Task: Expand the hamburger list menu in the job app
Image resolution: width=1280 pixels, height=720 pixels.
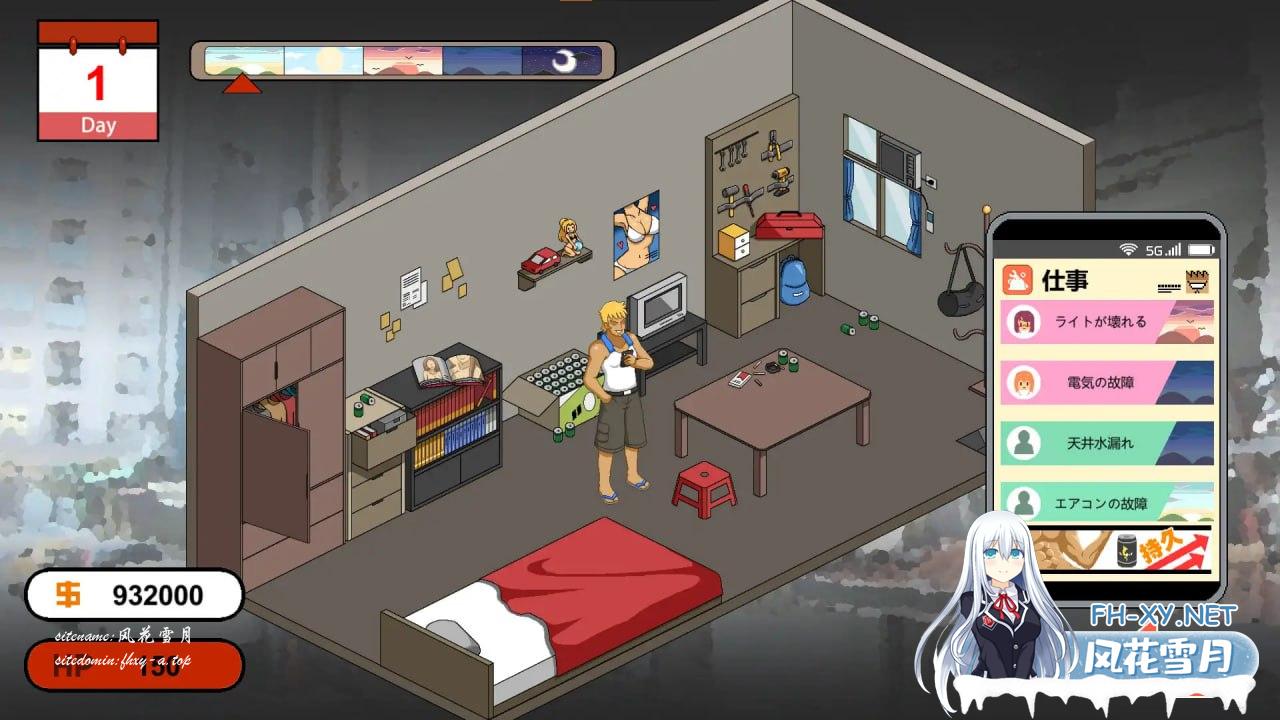Action: 1169,287
